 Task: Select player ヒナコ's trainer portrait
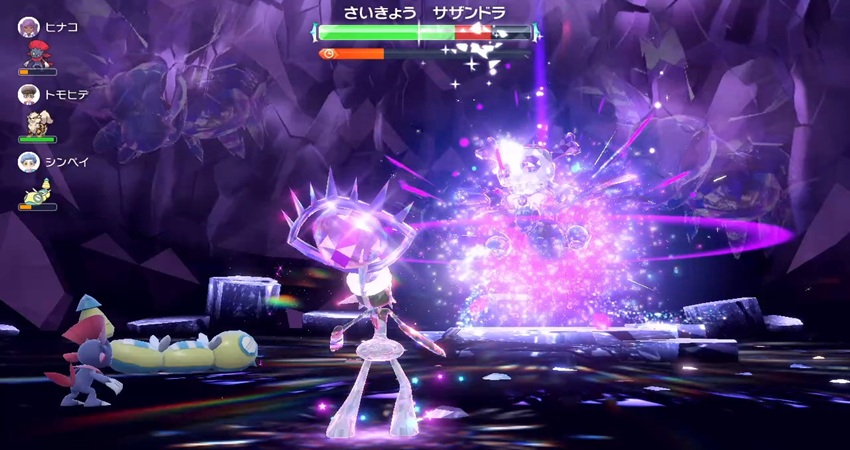pos(27,27)
